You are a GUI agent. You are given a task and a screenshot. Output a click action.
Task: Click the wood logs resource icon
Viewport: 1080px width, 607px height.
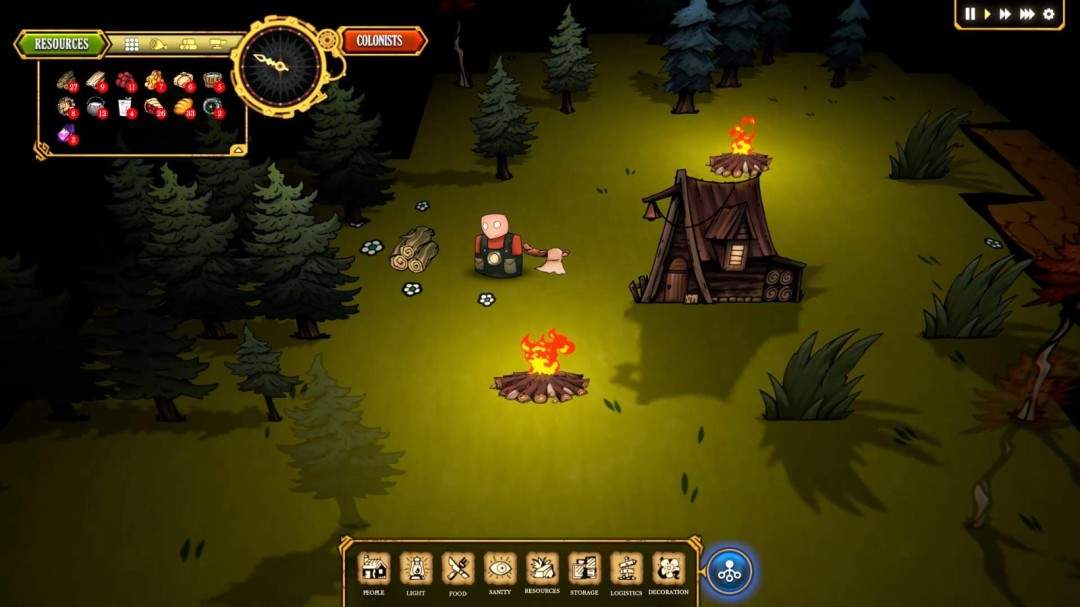point(66,80)
